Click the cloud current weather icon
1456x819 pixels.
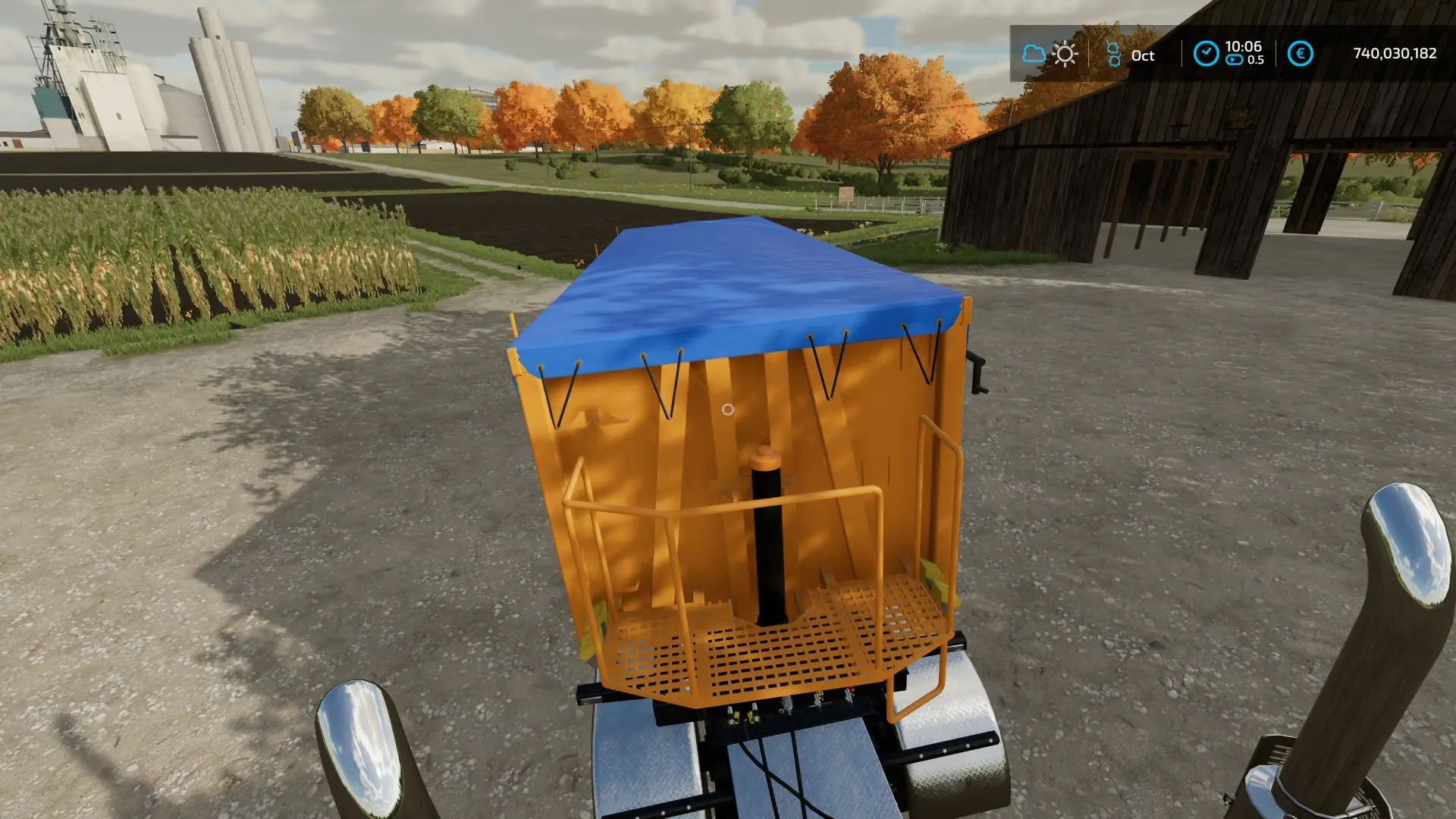[x=1034, y=53]
